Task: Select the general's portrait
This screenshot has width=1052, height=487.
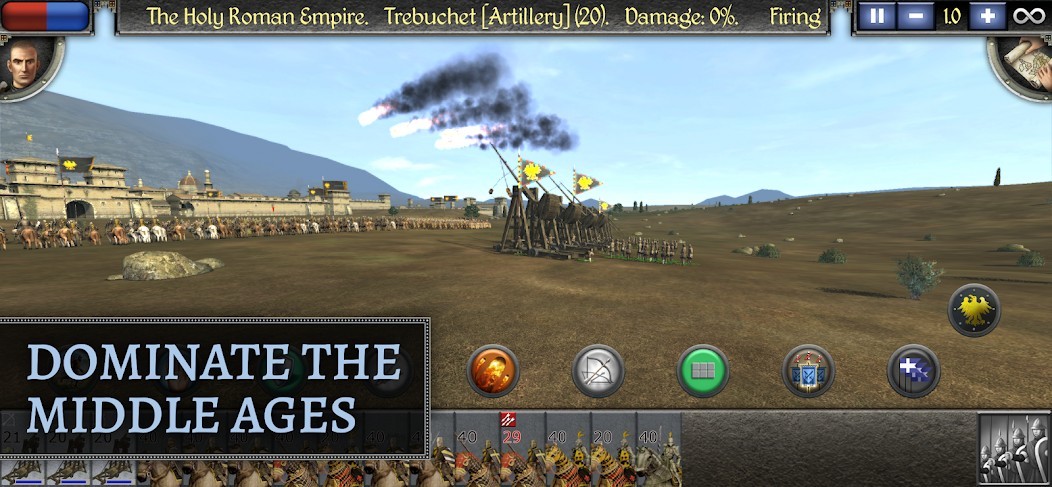Action: click(x=27, y=65)
